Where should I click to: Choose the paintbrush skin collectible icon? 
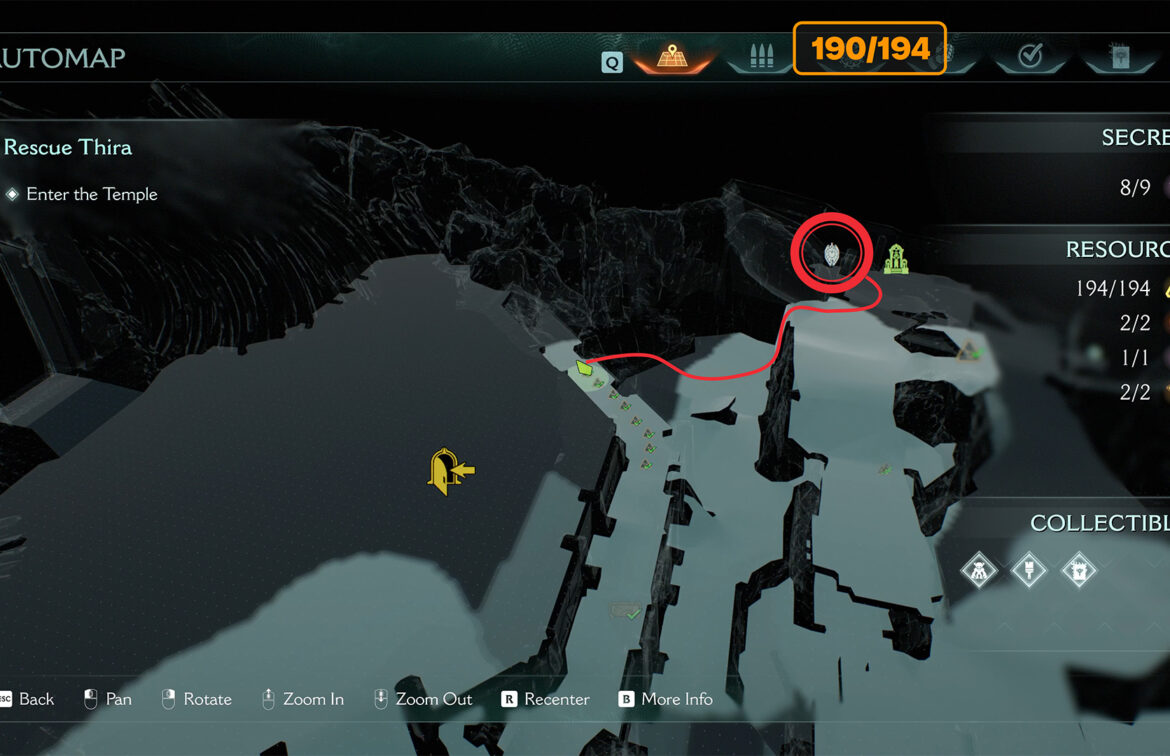coord(1029,571)
